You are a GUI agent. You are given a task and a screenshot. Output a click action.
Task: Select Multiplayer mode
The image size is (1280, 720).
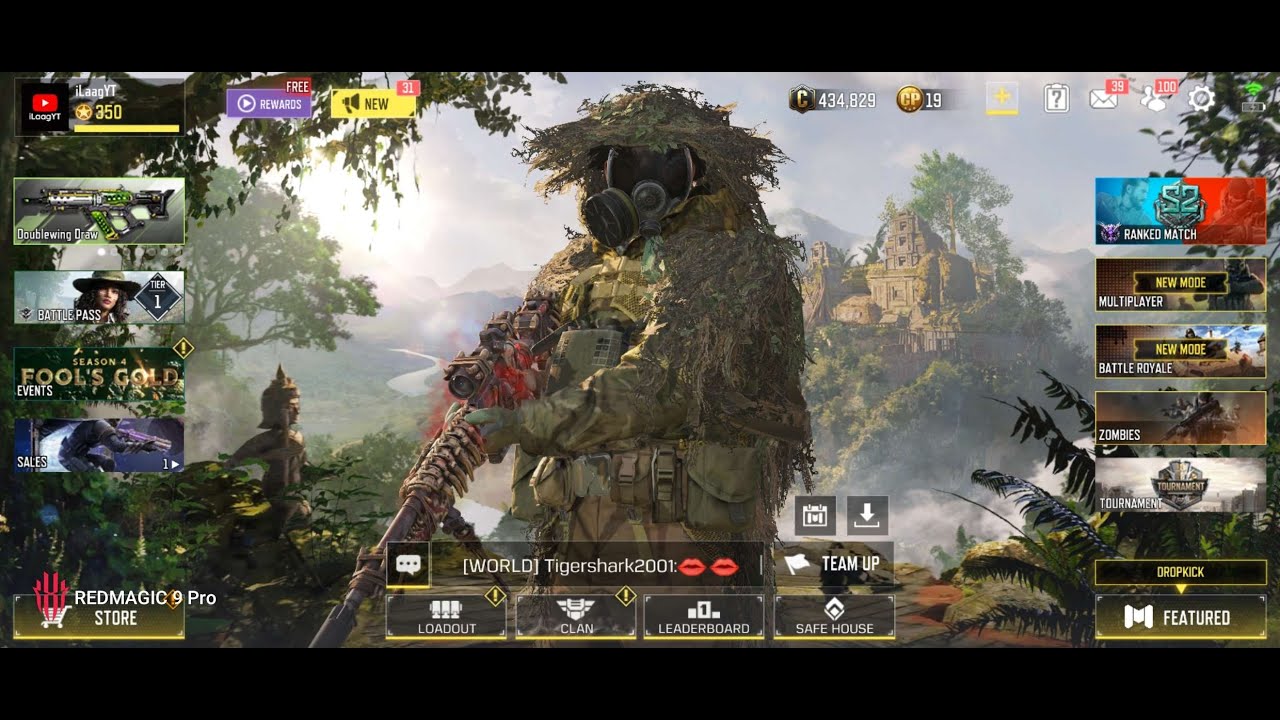coord(1180,284)
